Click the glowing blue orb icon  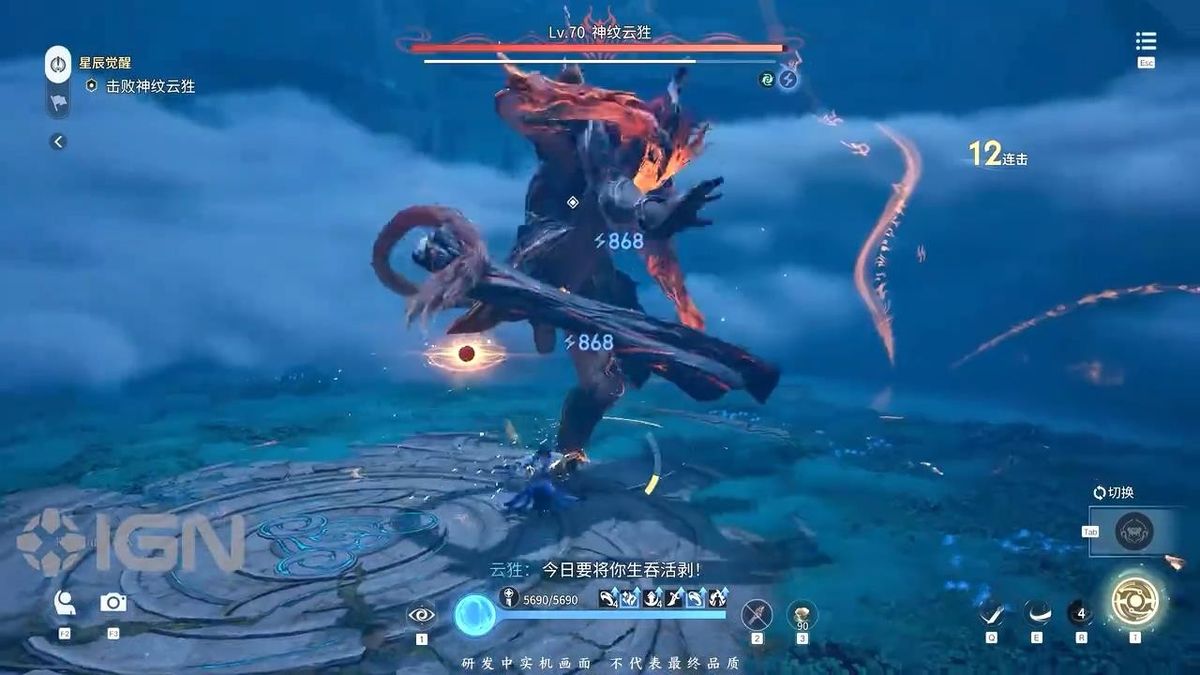[474, 615]
